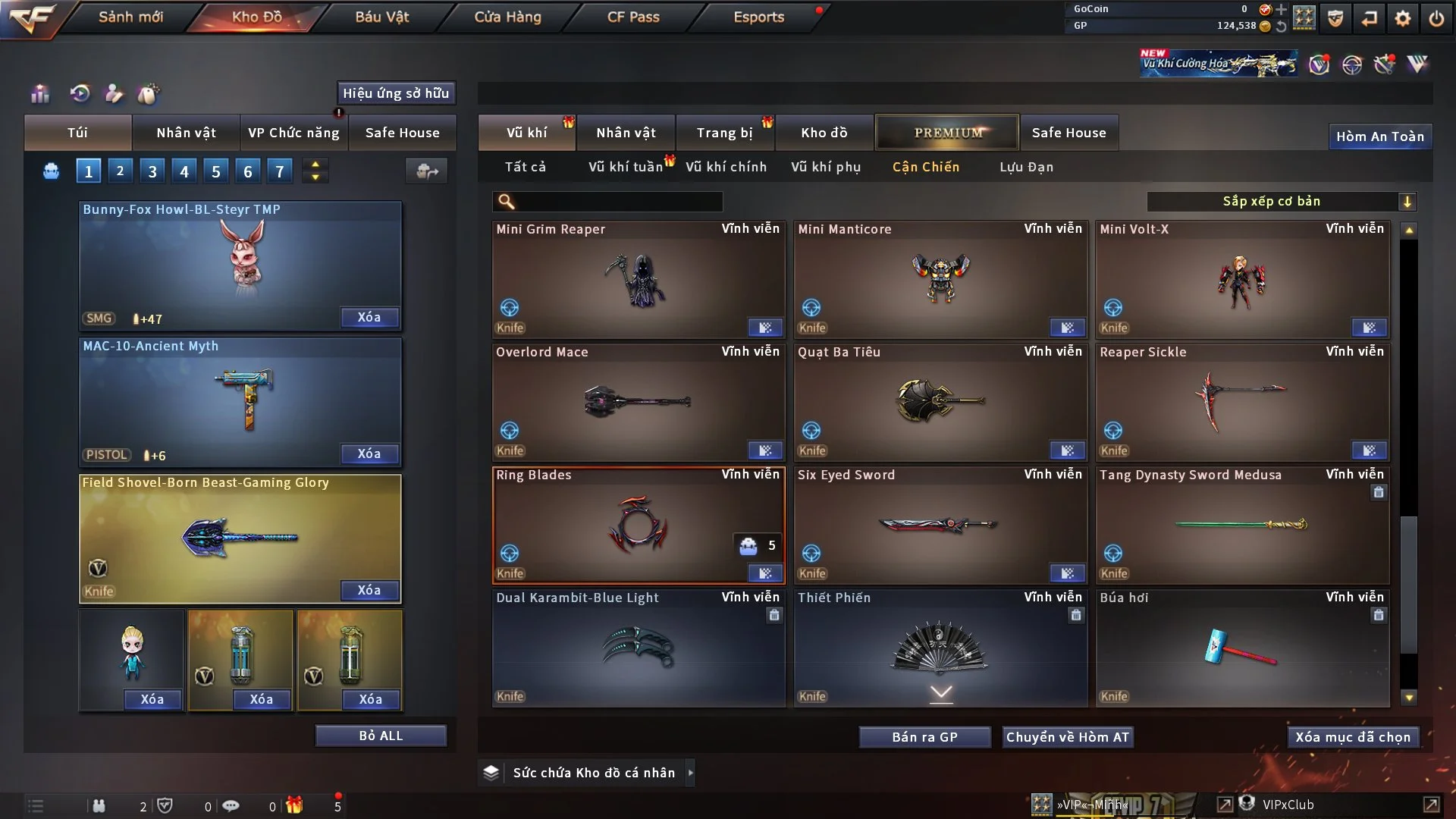Filter by Vũ khí chính category
The image size is (1456, 819).
(726, 167)
